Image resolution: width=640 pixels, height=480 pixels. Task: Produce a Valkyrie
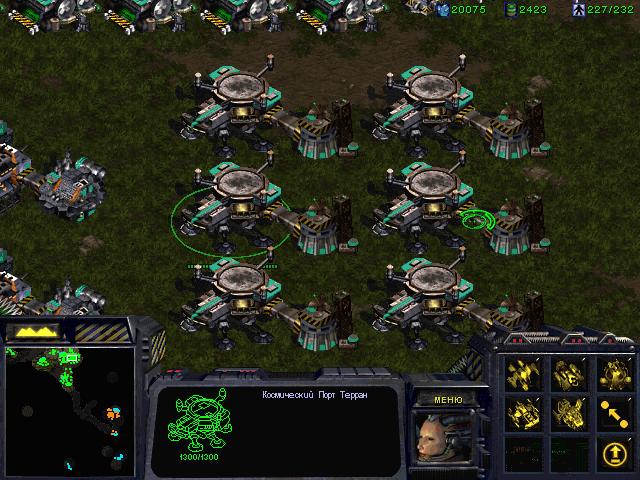pos(568,411)
